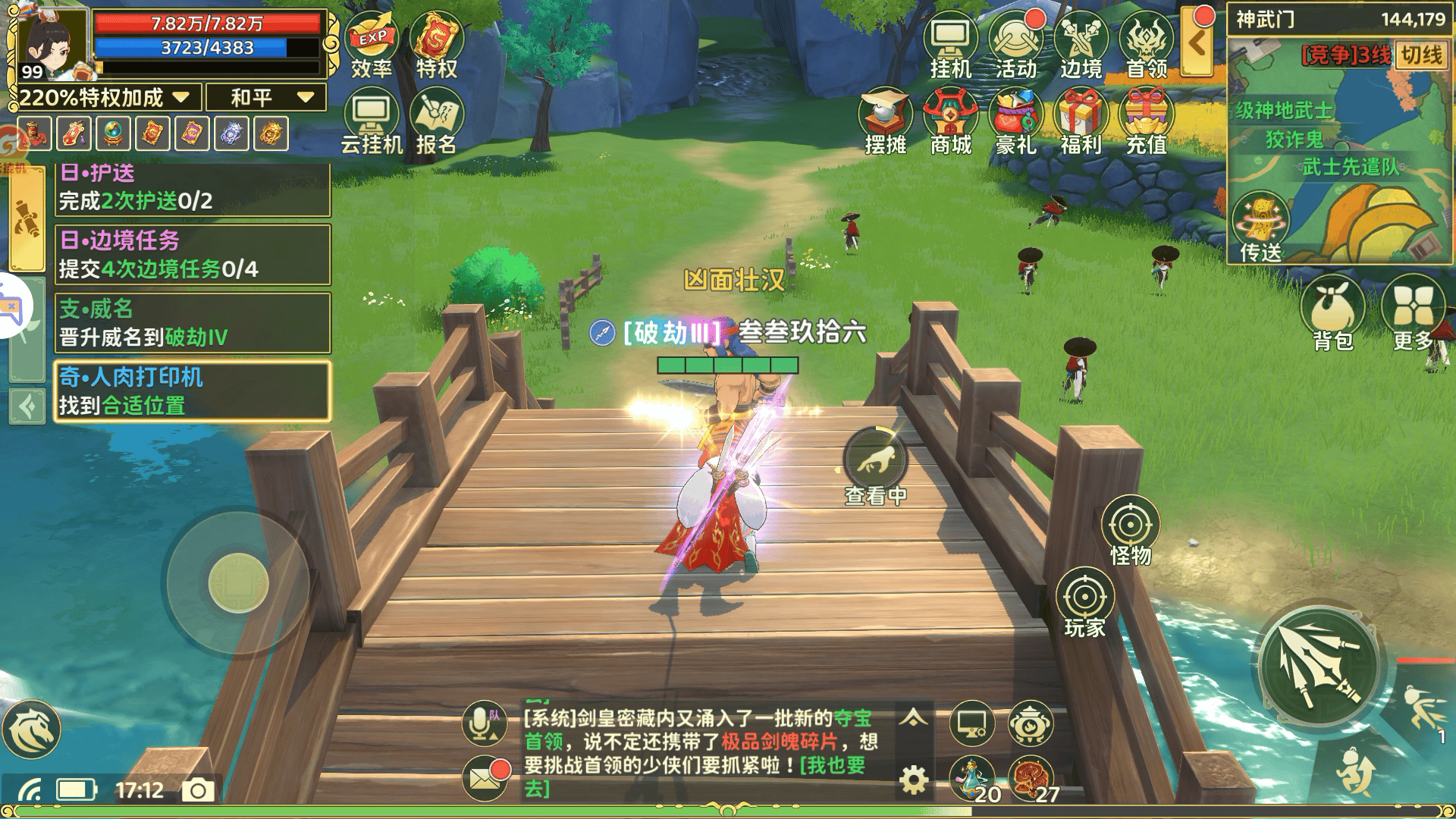The width and height of the screenshot is (1456, 819).
Task: Start 云挂机 cloud idle mode
Action: tap(370, 114)
